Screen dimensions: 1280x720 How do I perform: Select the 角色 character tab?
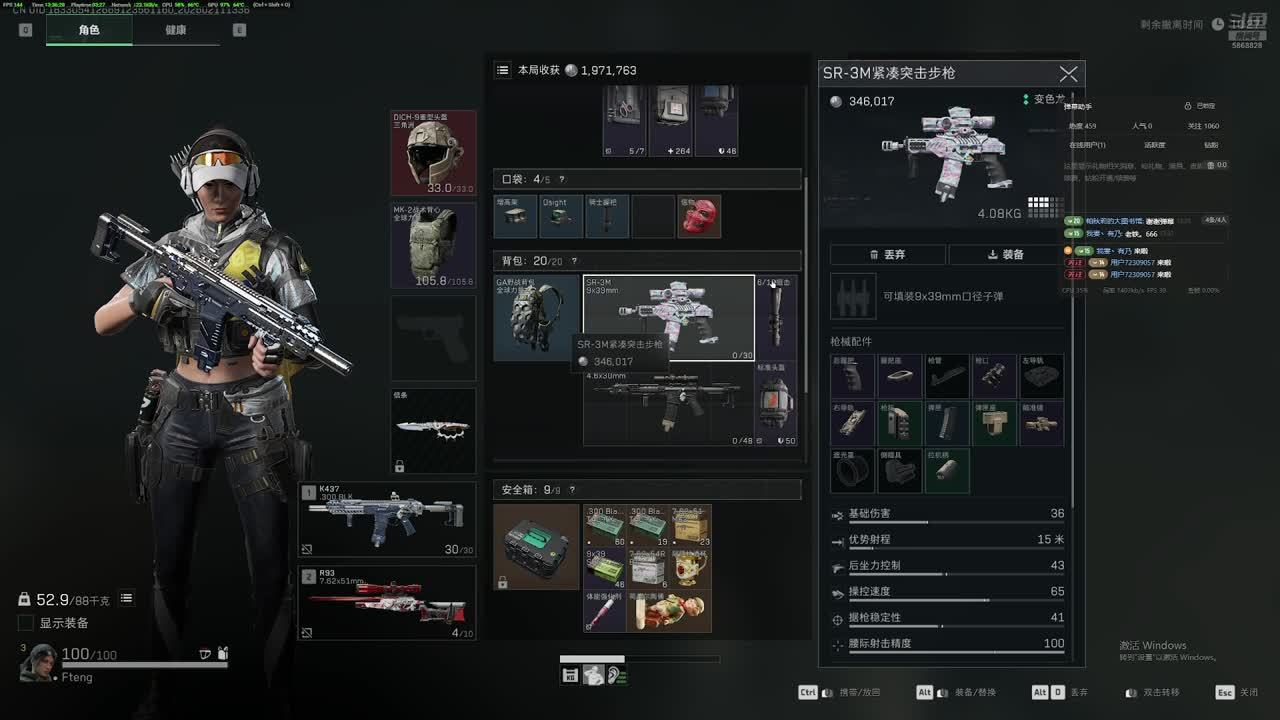tap(89, 30)
